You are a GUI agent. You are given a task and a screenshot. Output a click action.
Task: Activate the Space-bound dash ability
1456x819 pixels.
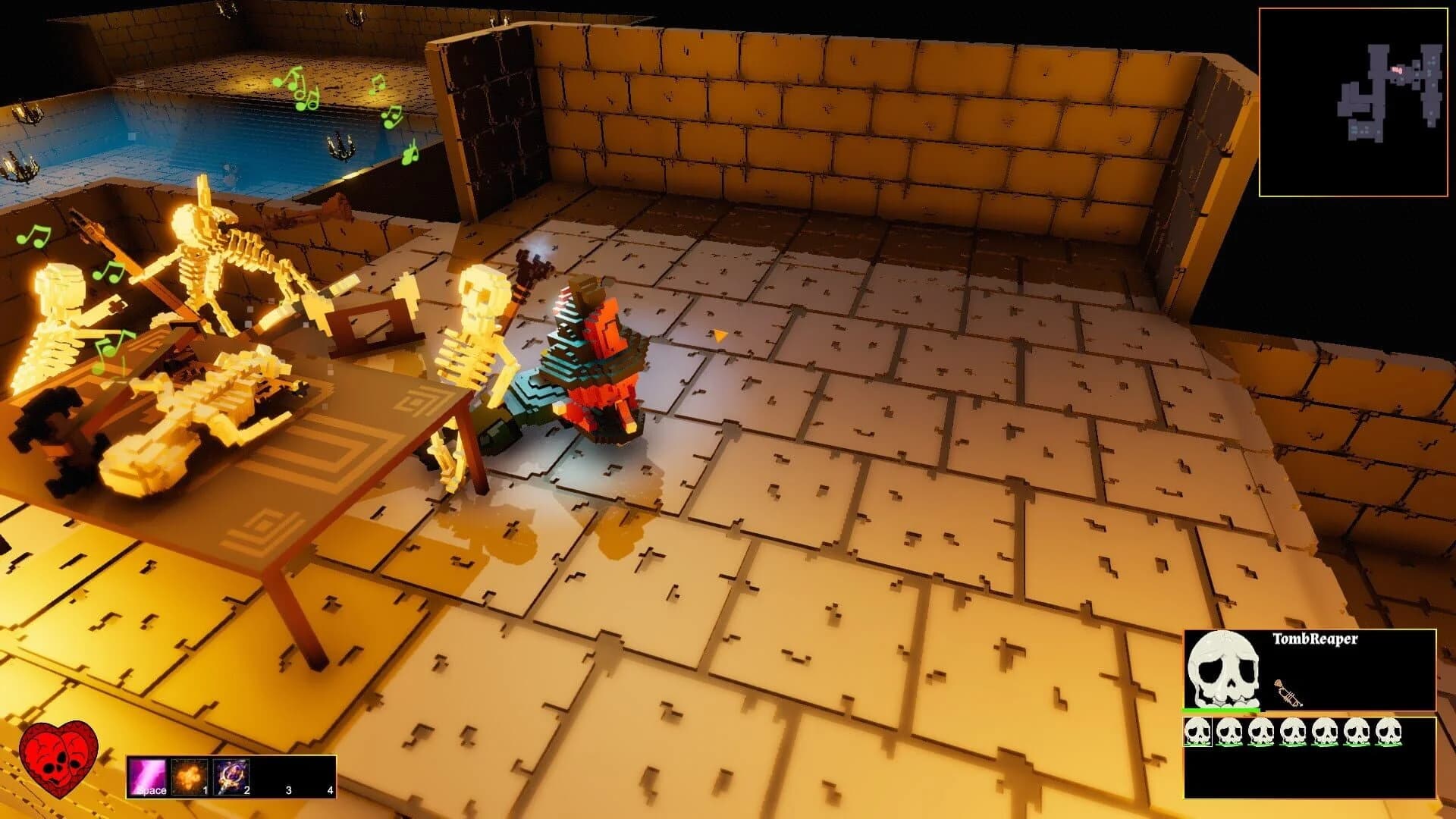pyautogui.click(x=148, y=775)
